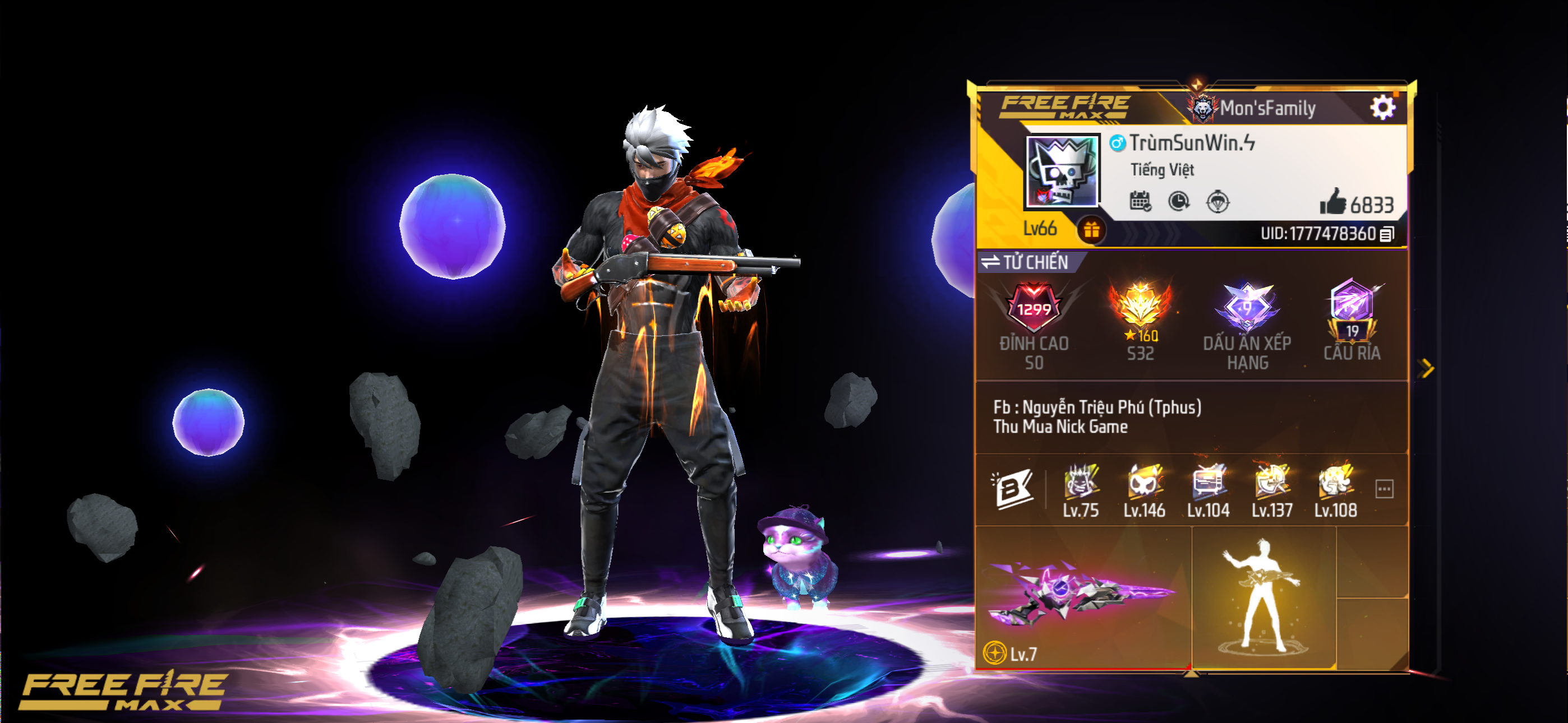Viewport: 1568px width, 723px height.
Task: Open the calendar icon on profile
Action: click(1140, 201)
